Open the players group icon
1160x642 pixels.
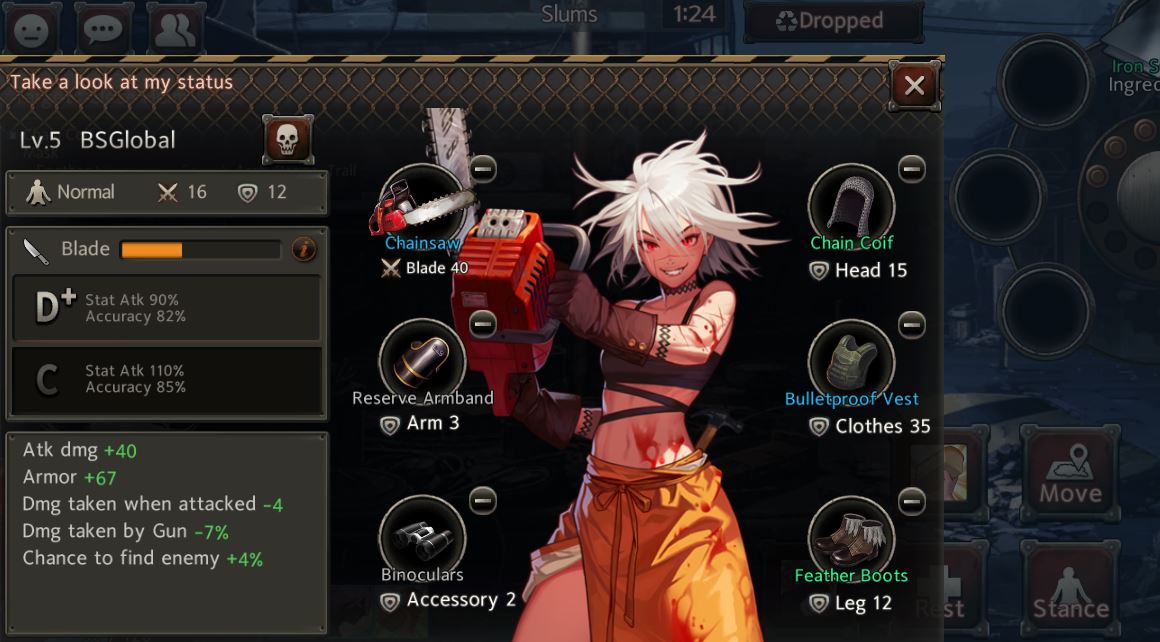coord(176,29)
